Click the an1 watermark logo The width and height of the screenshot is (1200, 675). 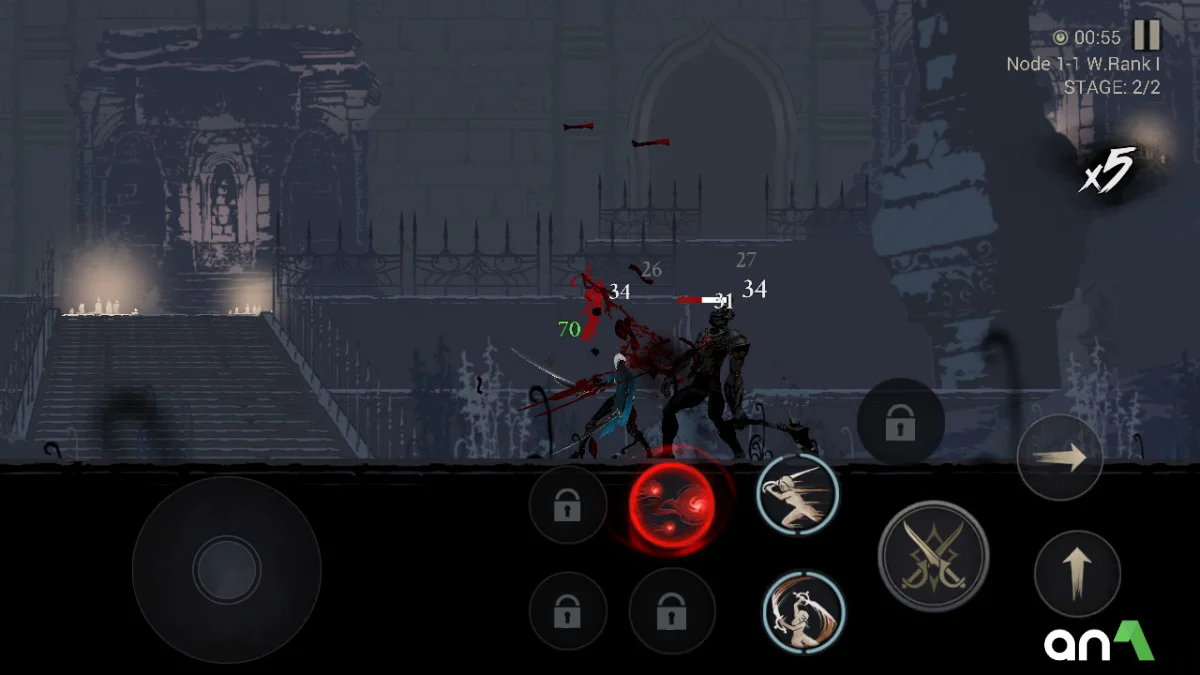(x=1099, y=642)
